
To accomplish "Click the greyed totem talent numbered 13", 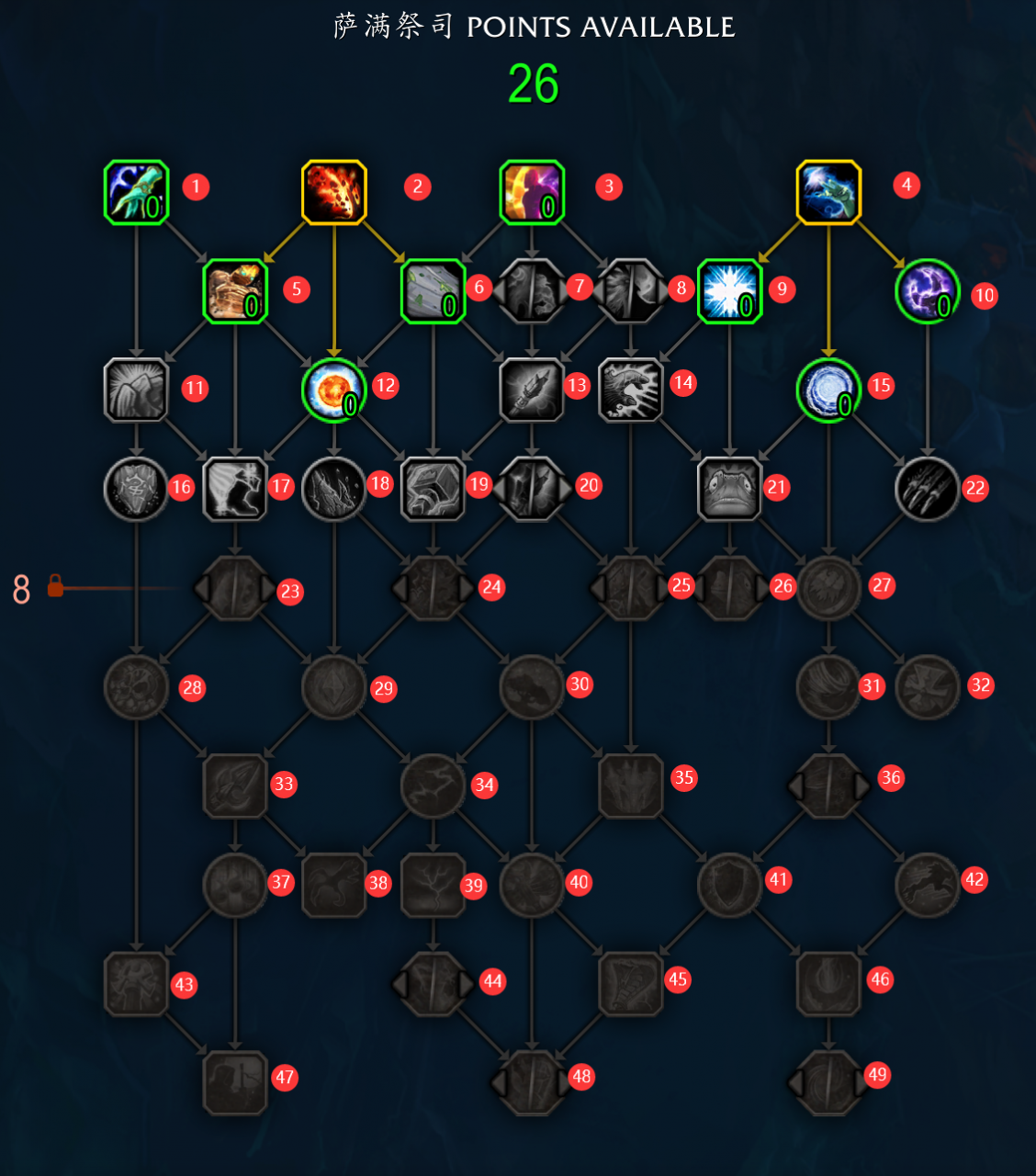I will 532,390.
